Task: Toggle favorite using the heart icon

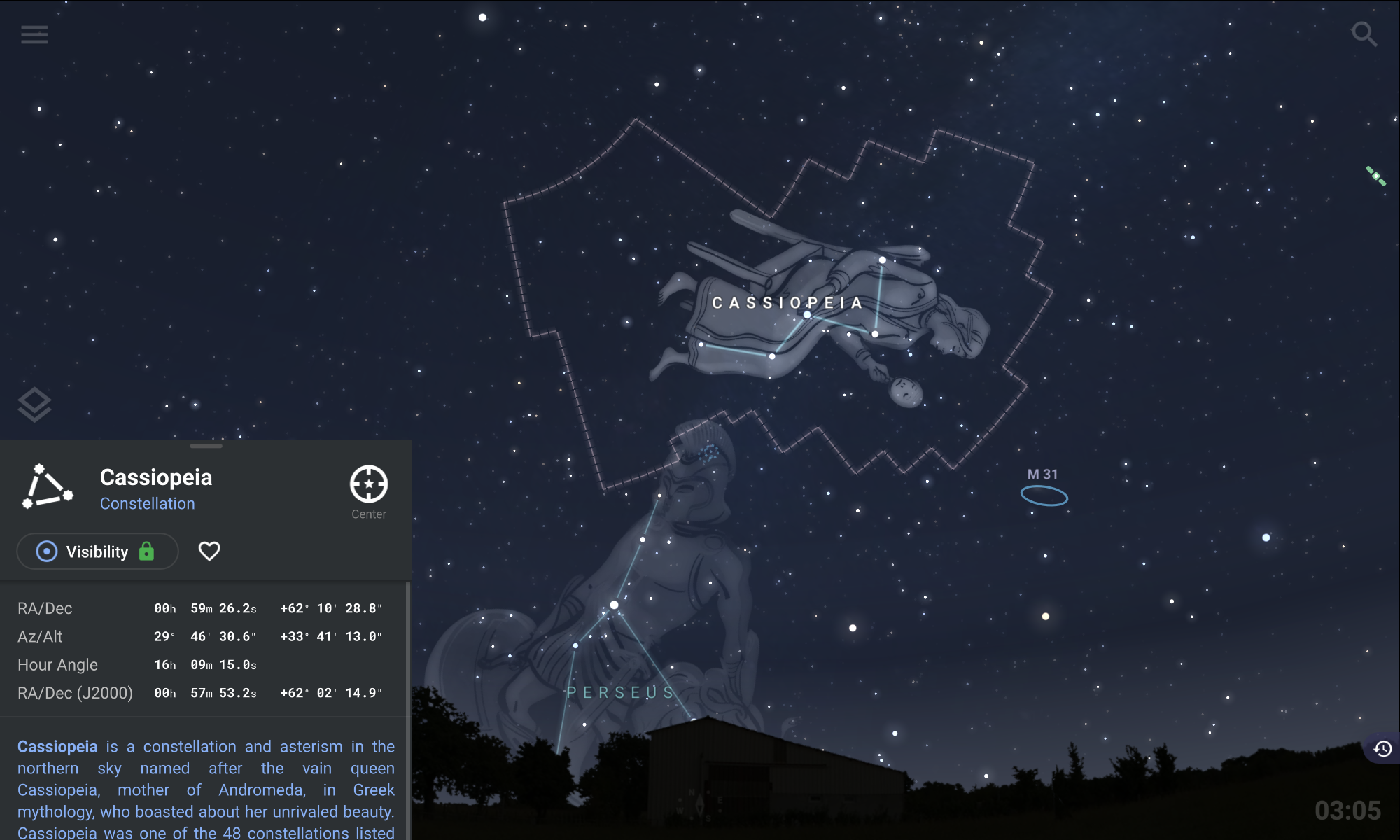Action: [209, 552]
